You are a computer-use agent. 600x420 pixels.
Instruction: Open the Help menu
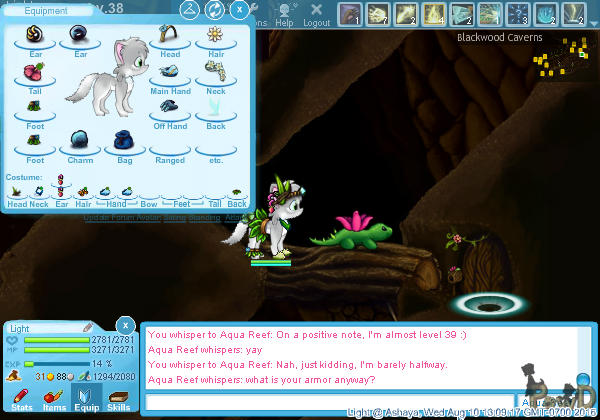click(285, 14)
